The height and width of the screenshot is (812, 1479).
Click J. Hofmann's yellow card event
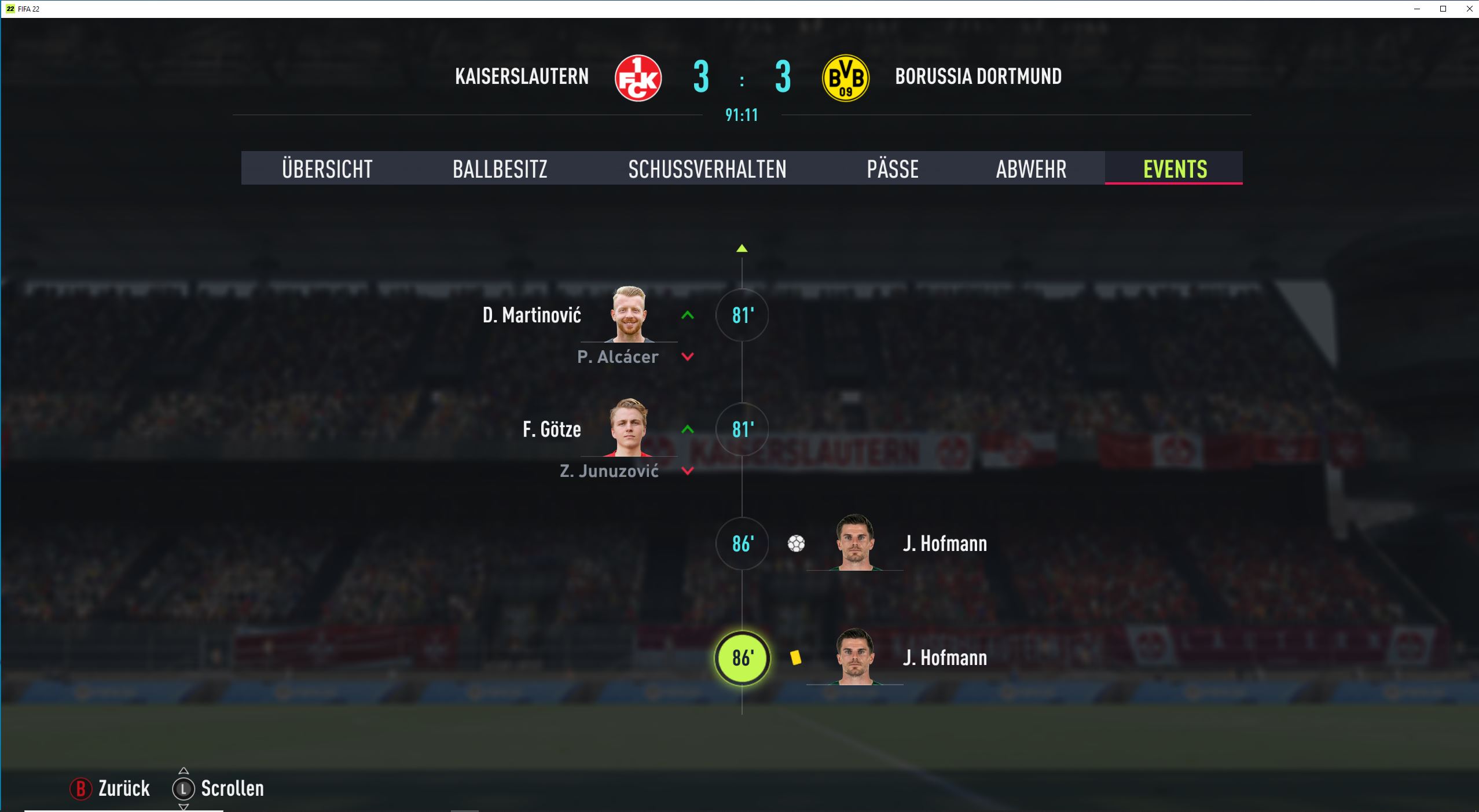tap(742, 658)
